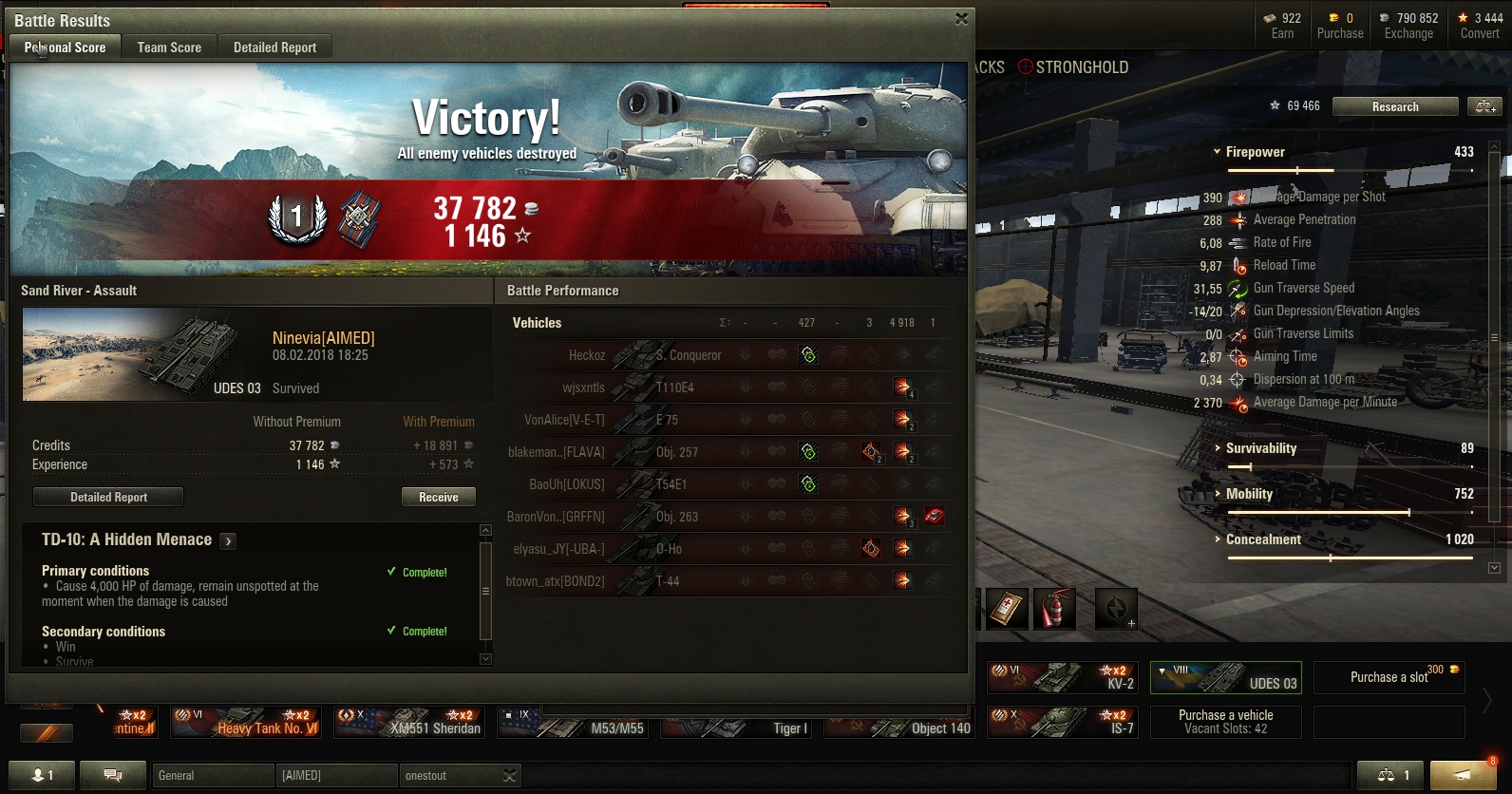
Task: Open Exchange for credits in header
Action: pos(1408,26)
